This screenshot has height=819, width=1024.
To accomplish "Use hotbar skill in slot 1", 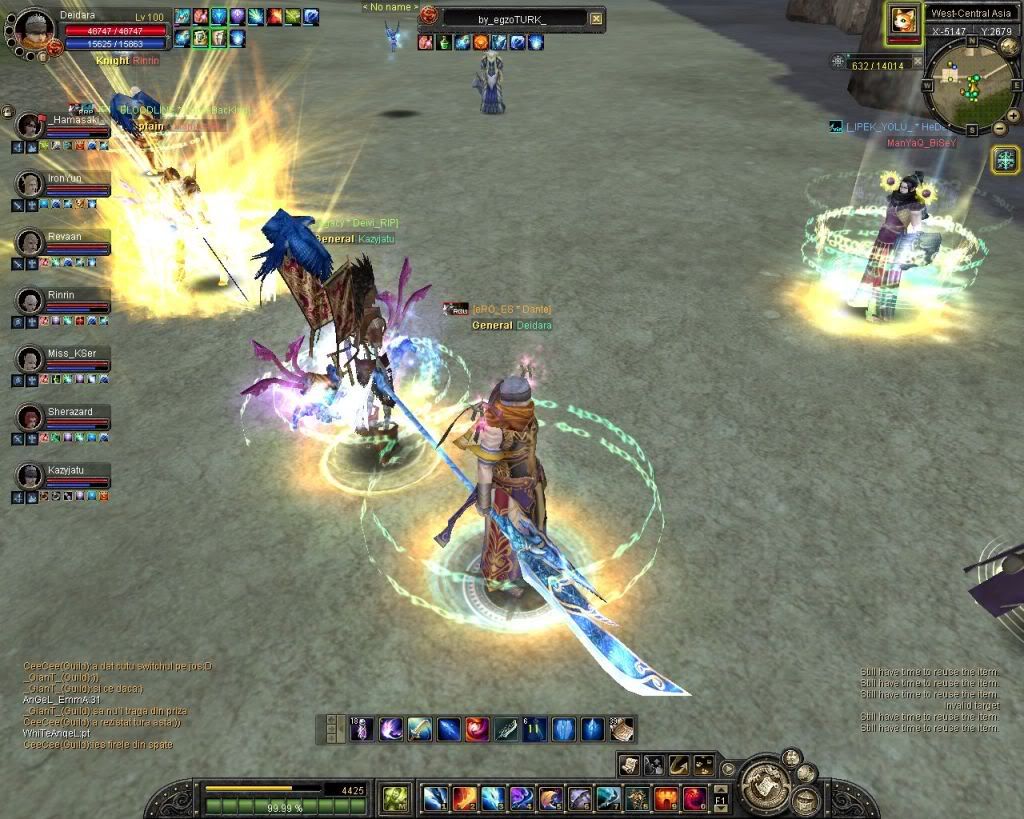I will point(435,798).
